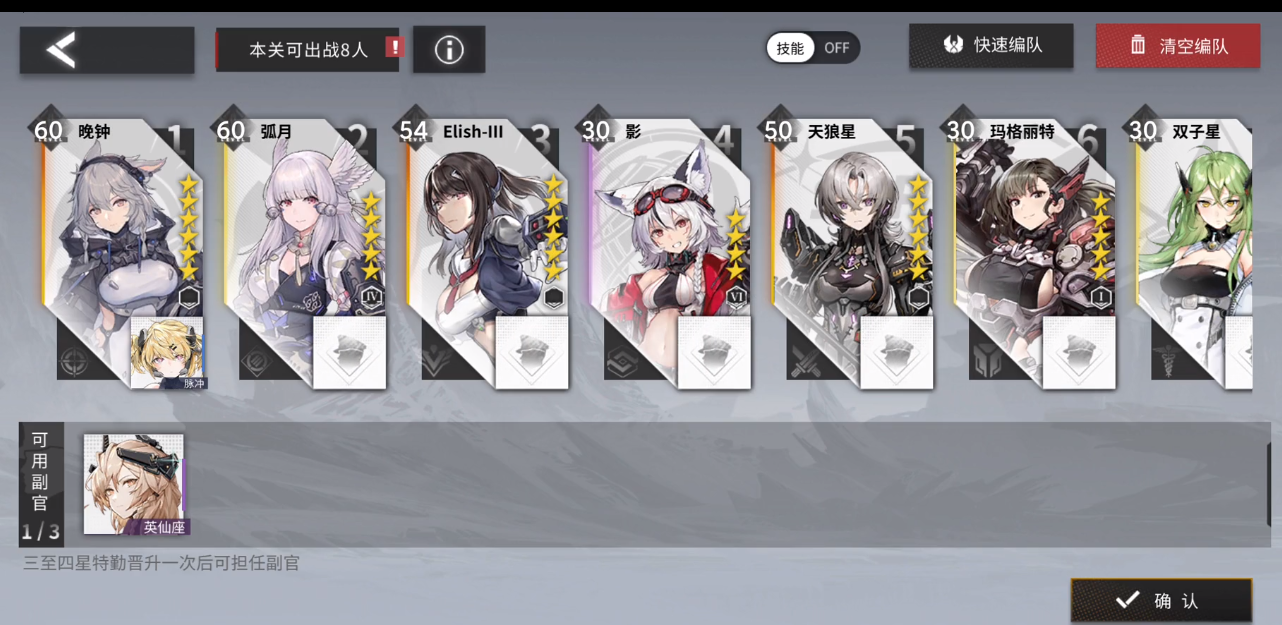Clear the team with 清空编队
Viewport: 1282px width, 625px height.
tap(1177, 46)
